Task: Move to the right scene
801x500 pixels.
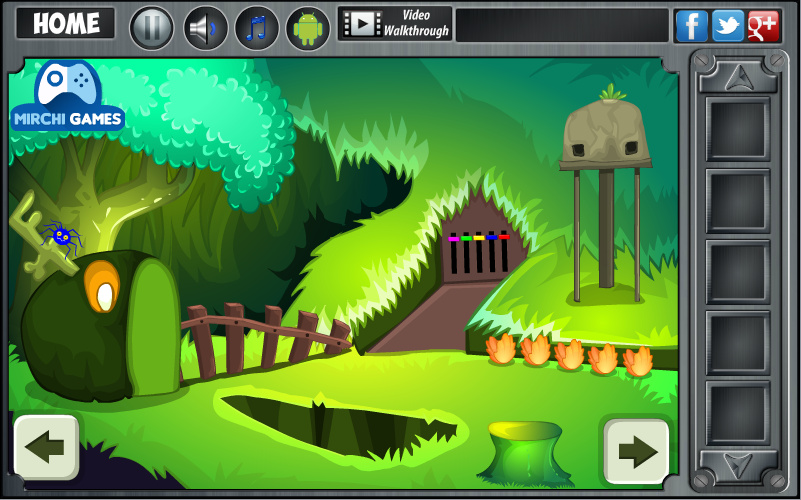Action: [x=636, y=450]
